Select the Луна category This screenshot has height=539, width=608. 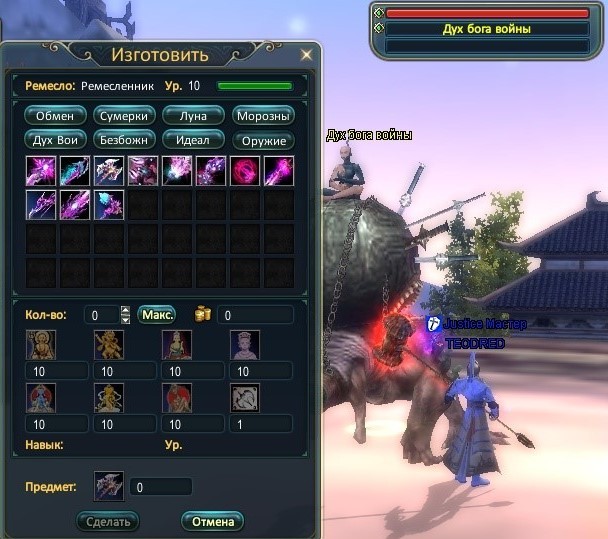tap(193, 116)
